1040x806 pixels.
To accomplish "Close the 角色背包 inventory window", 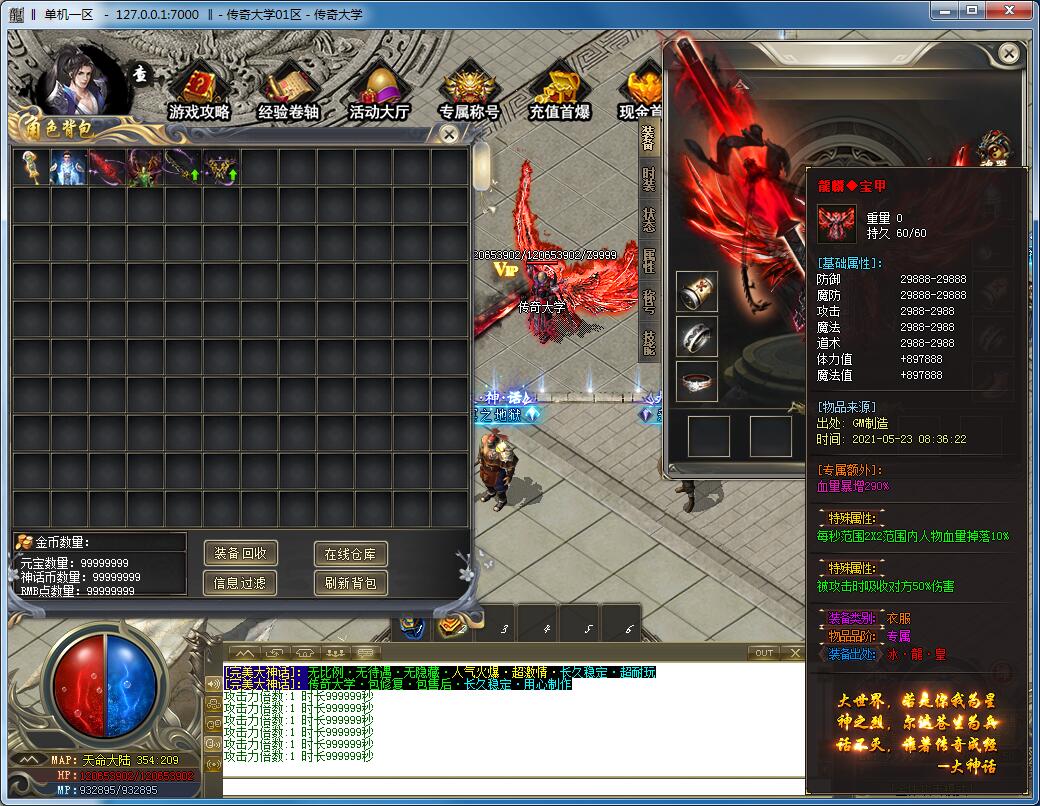I will tap(450, 134).
